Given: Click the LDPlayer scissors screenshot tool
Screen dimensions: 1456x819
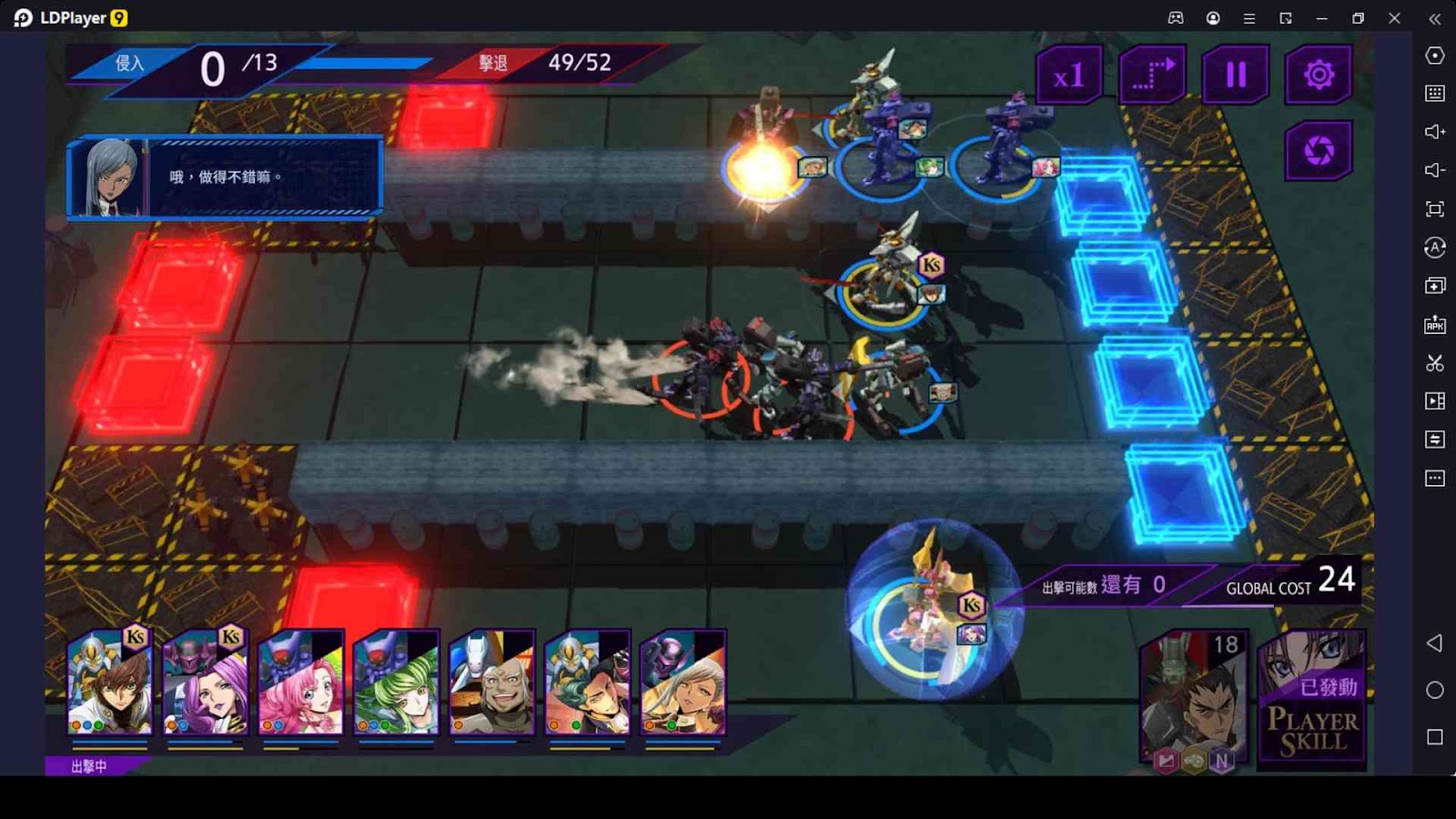Looking at the screenshot, I should coord(1435,363).
